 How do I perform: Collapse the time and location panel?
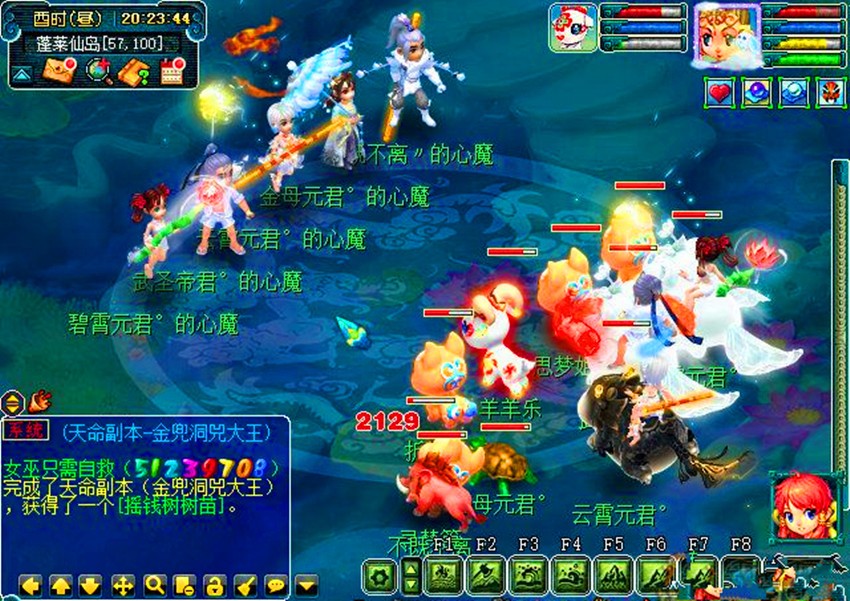click(x=21, y=74)
